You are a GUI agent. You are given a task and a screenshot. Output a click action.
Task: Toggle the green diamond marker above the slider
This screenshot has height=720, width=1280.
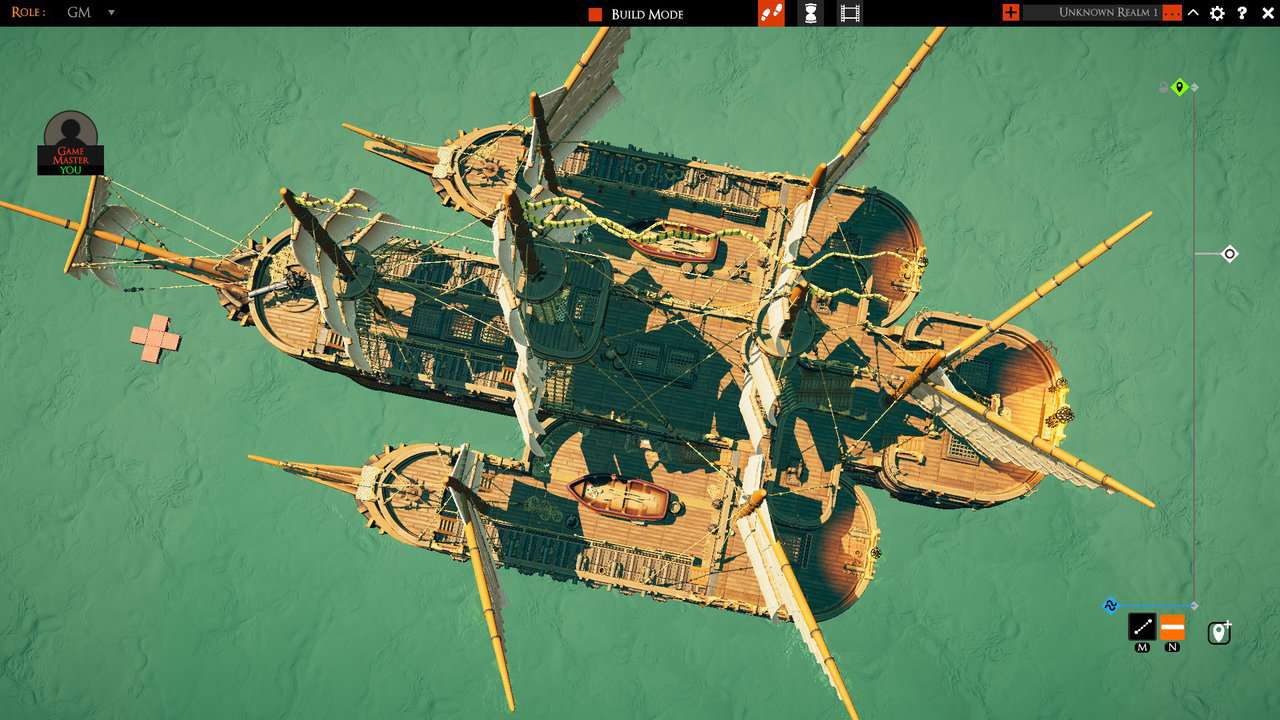[1178, 87]
